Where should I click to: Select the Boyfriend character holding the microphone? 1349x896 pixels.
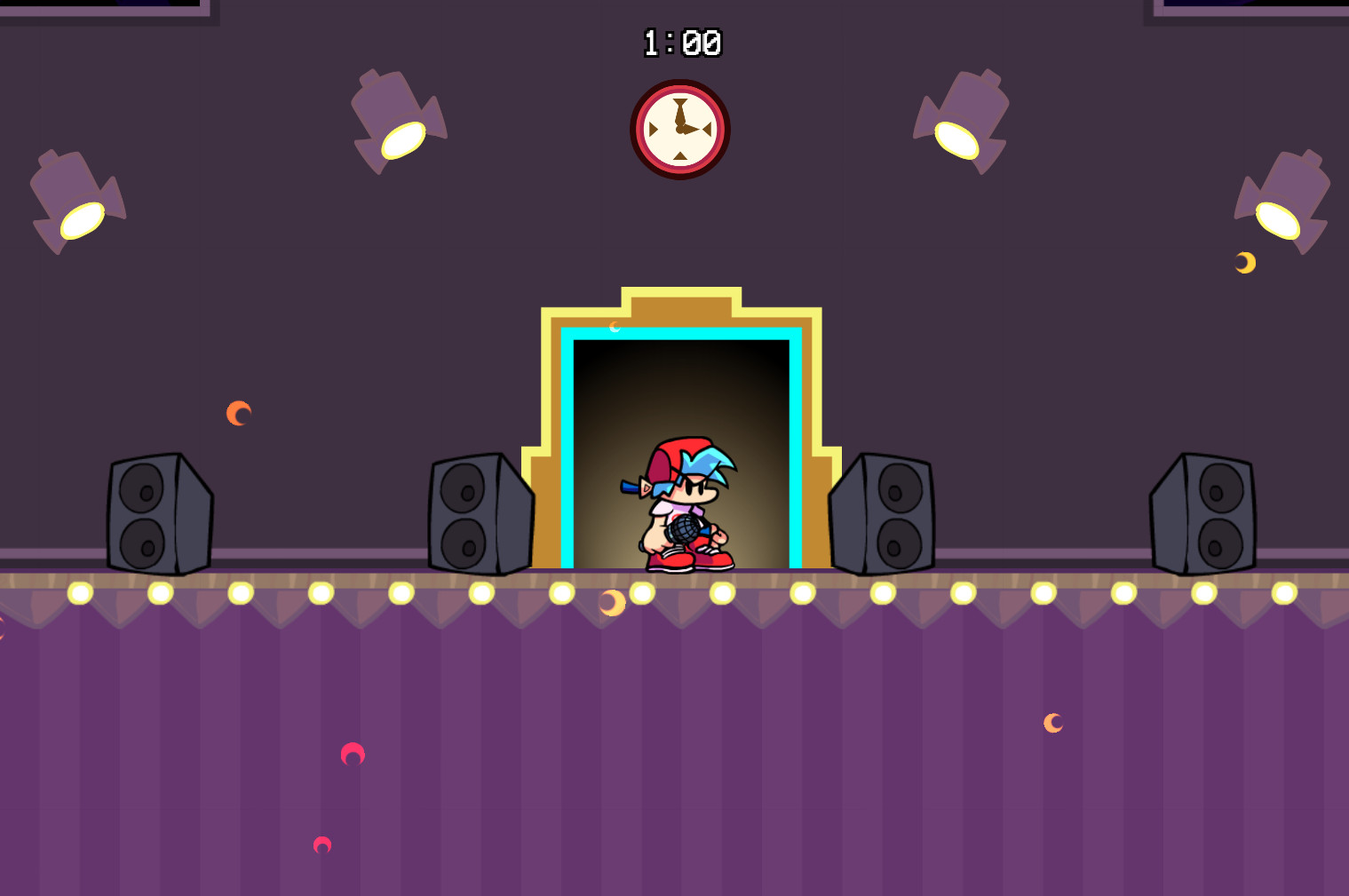(x=684, y=506)
